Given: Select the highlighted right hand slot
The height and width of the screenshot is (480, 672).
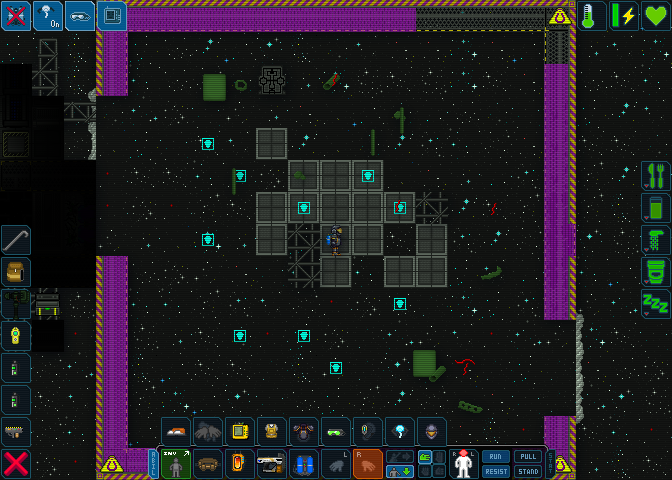Looking at the screenshot, I should [368, 464].
